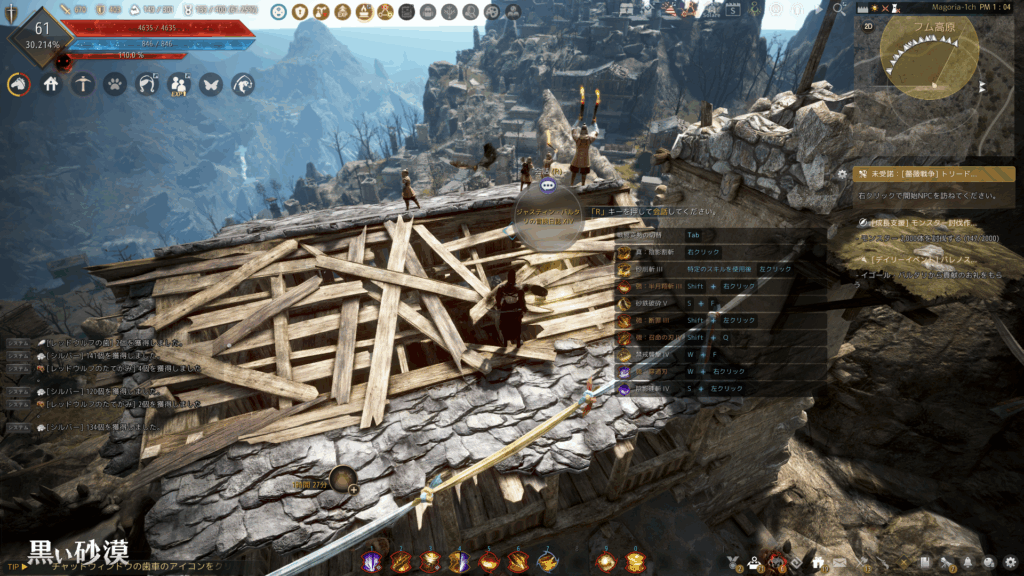1024x576 pixels.
Task: Open the round item slot above the hotbar
Action: [x=343, y=481]
